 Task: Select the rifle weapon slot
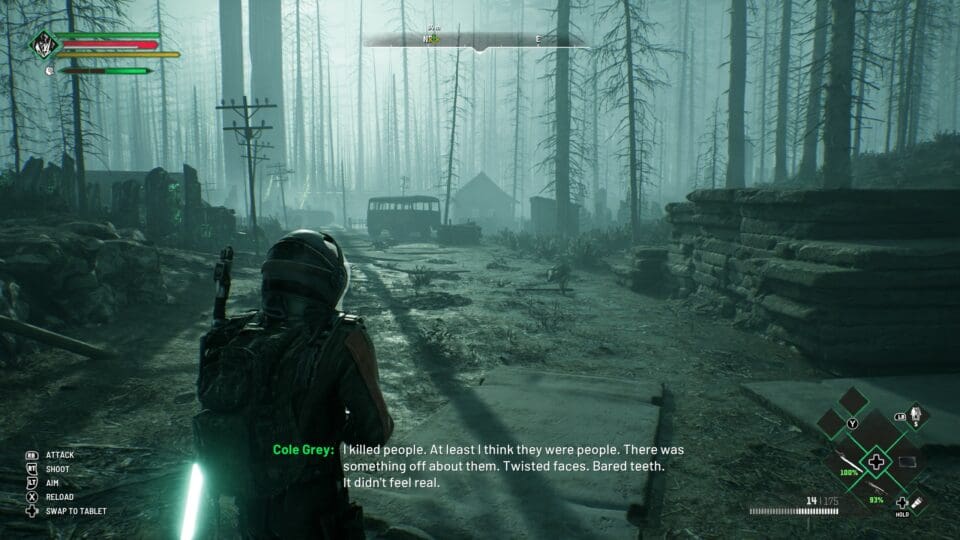point(876,487)
